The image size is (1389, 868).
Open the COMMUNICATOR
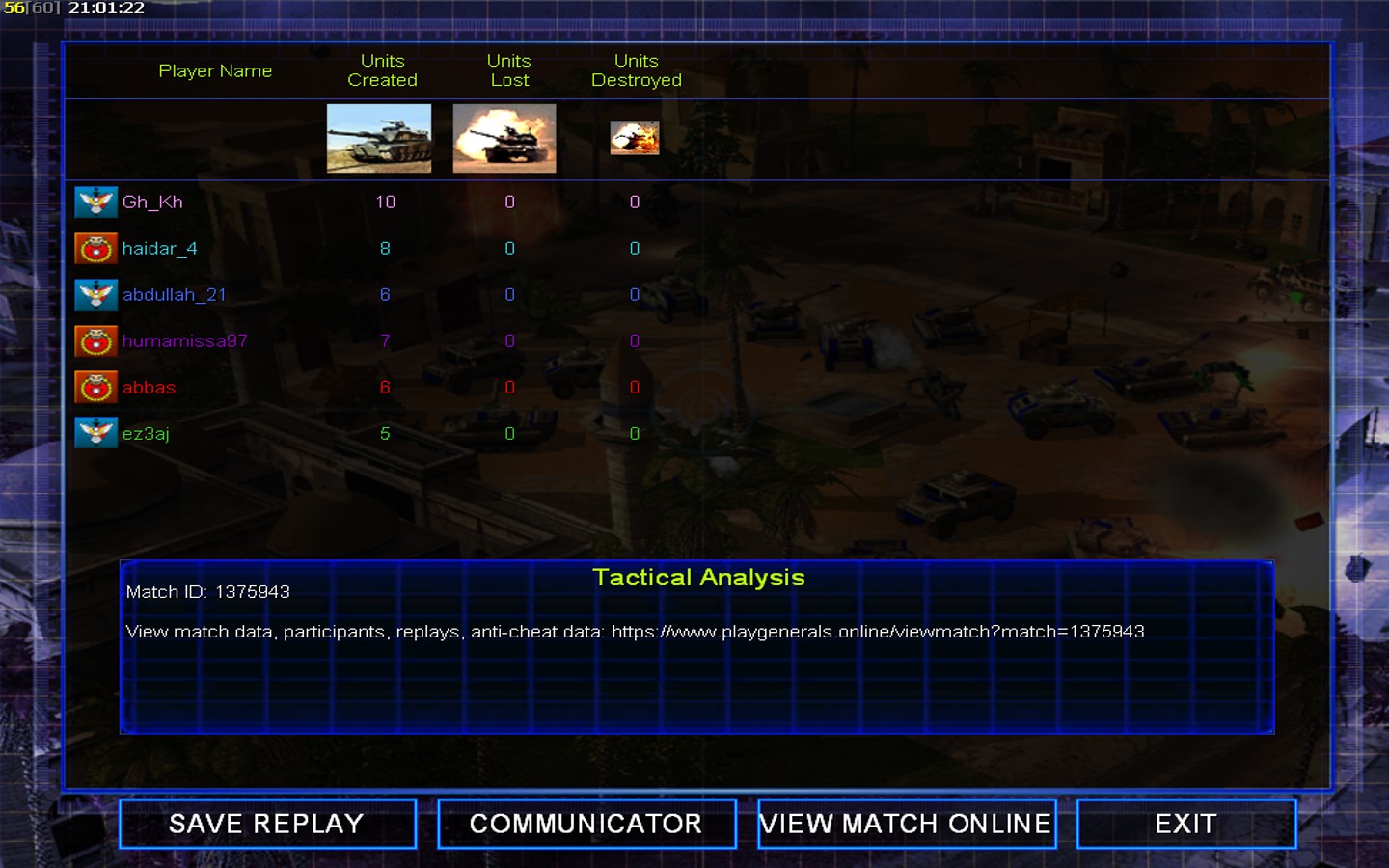pyautogui.click(x=586, y=824)
